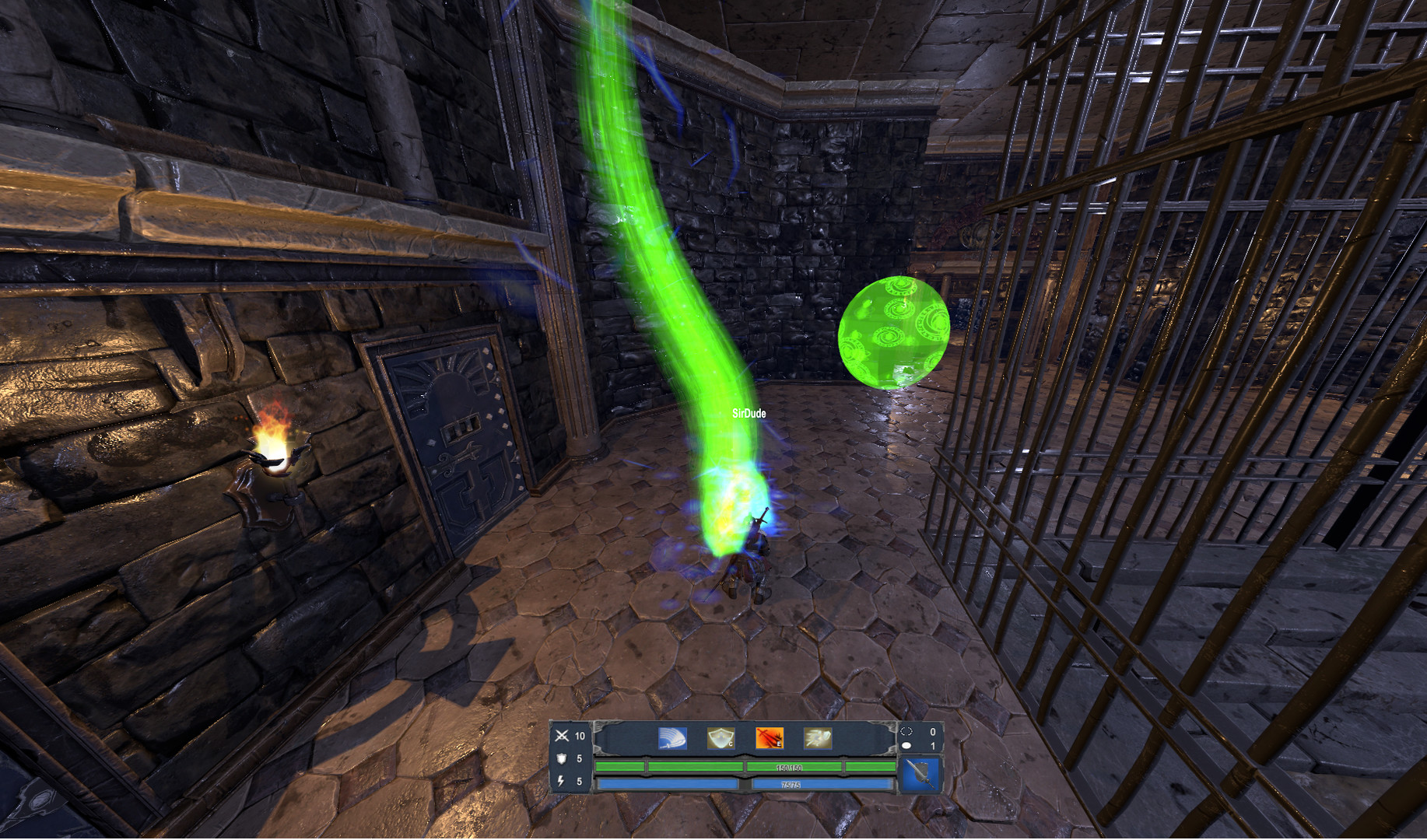1427x840 pixels.
Task: Click the 75/75 mana bar
Action: click(790, 785)
